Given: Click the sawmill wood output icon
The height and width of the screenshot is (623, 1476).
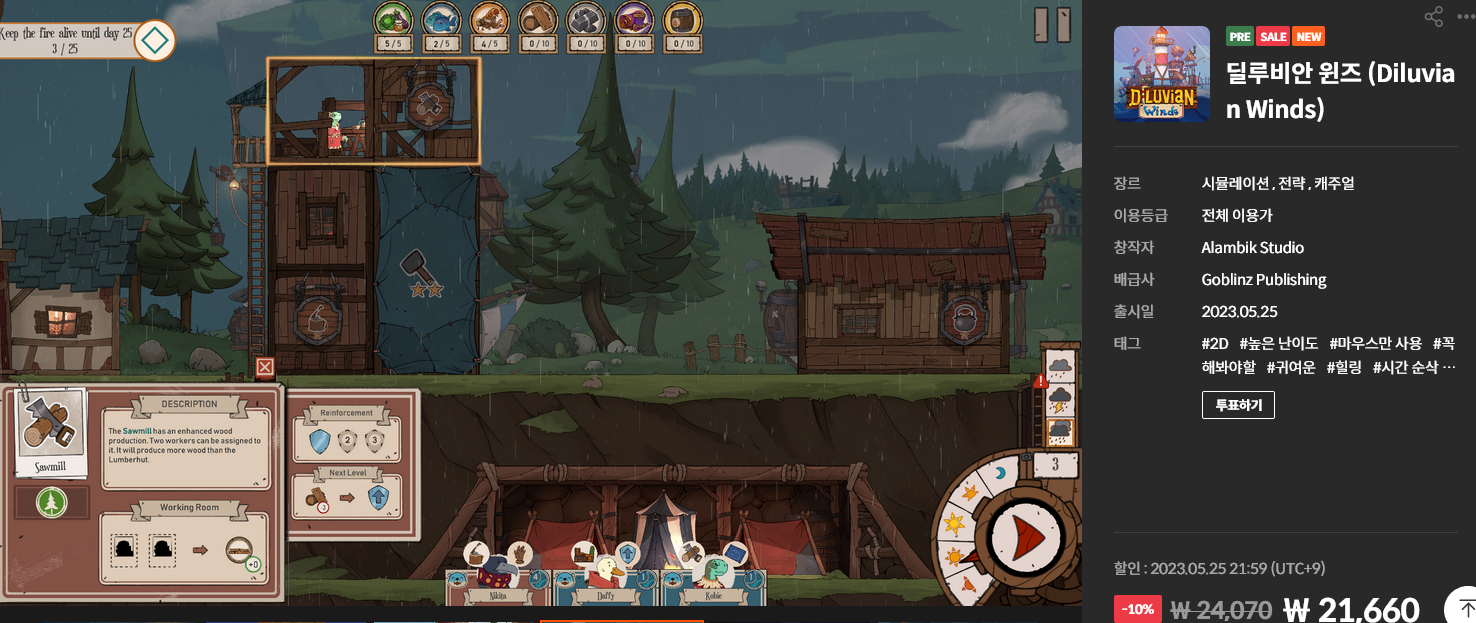Looking at the screenshot, I should pos(240,548).
